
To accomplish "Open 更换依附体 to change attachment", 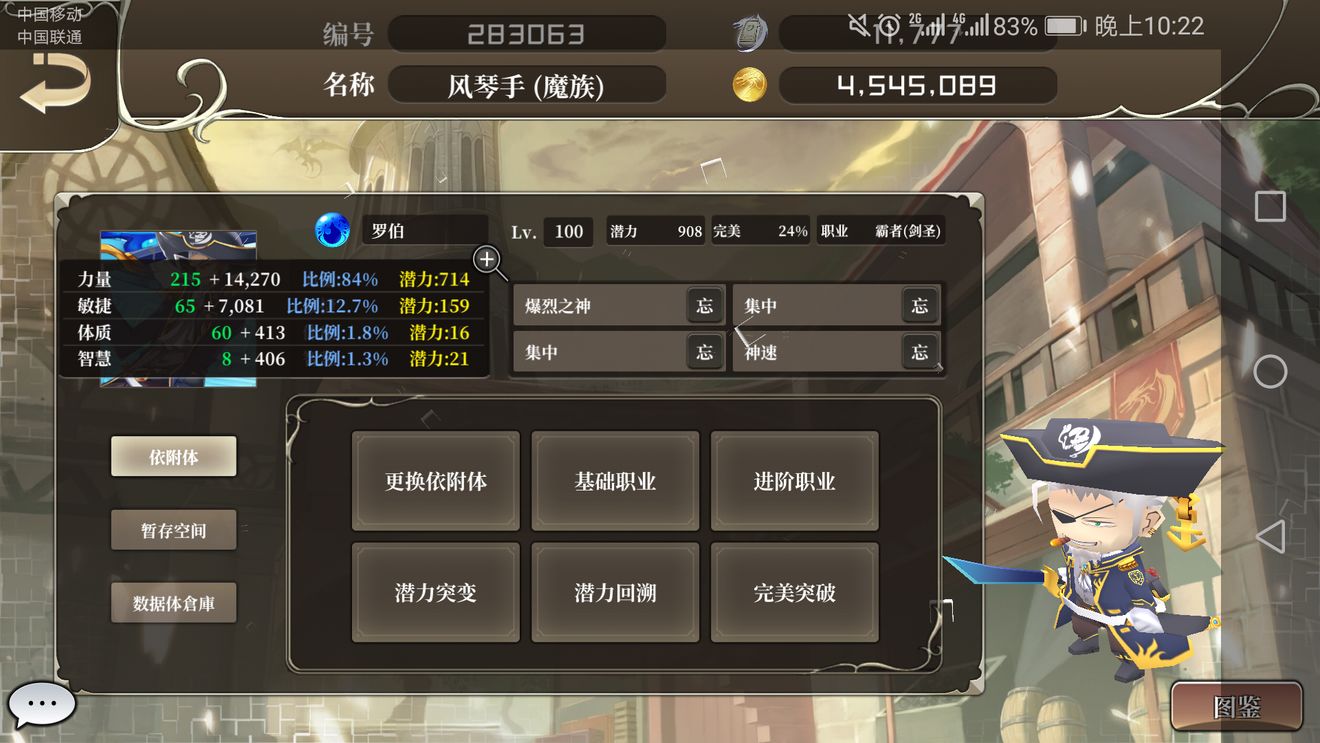I will [435, 481].
